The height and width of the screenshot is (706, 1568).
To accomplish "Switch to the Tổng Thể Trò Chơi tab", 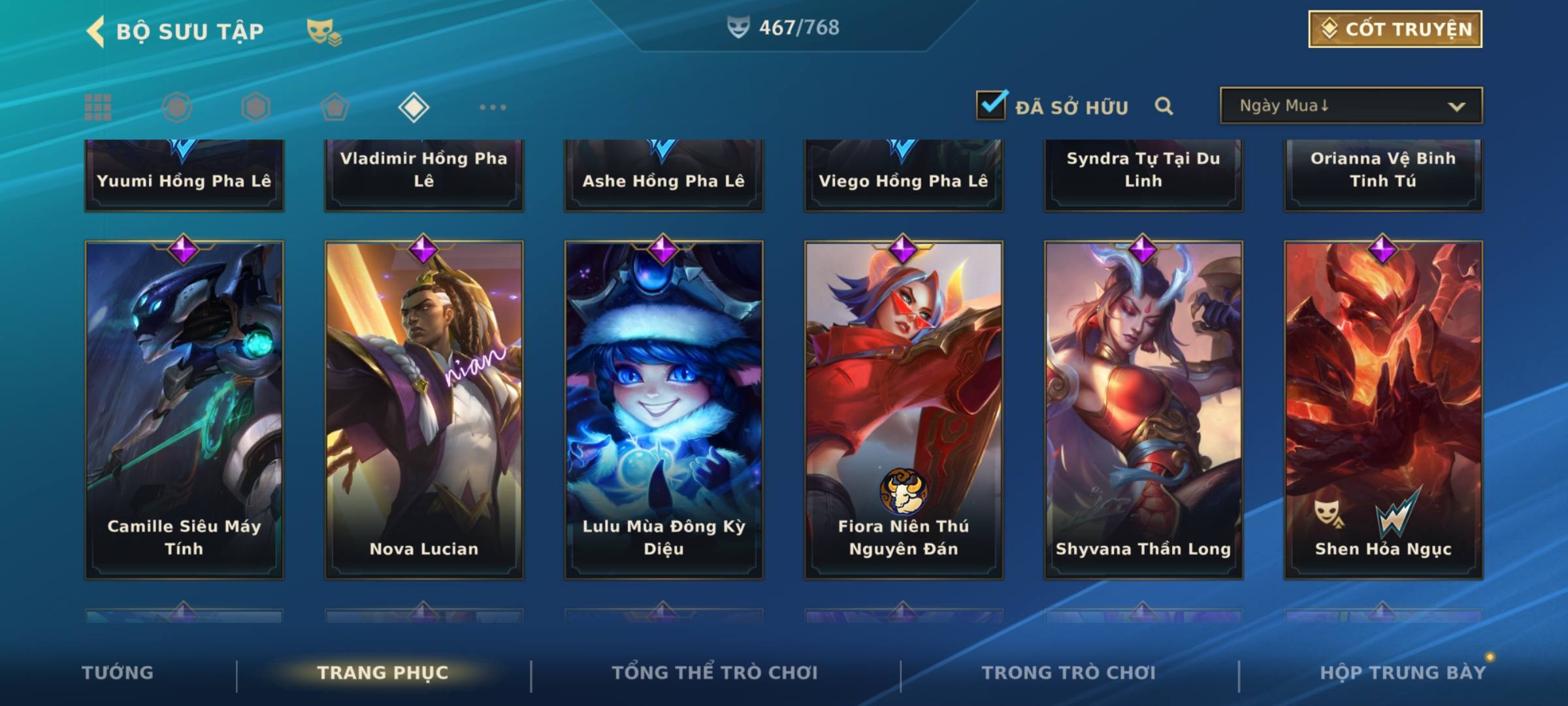I will (x=715, y=672).
